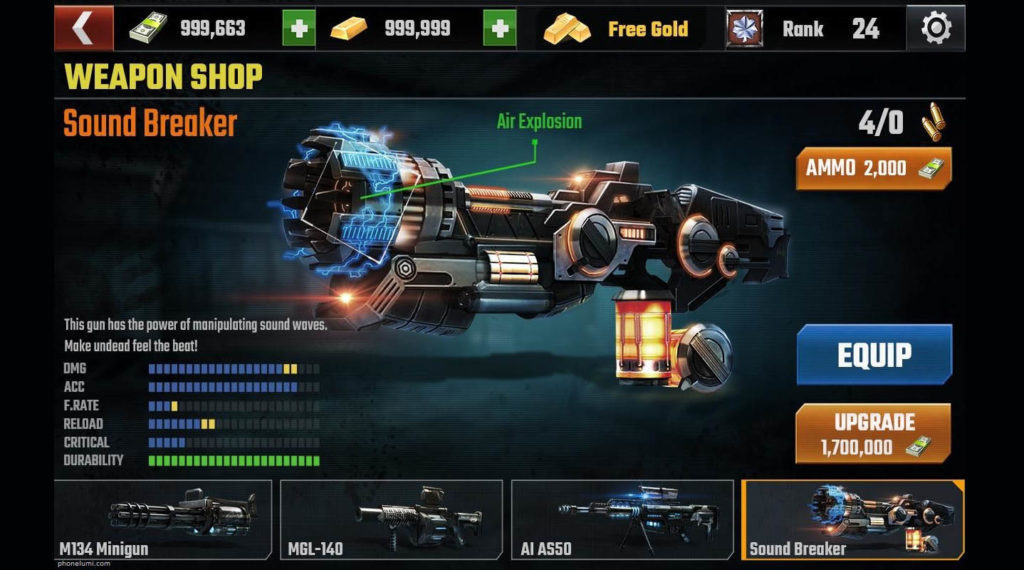Choose the MGL-140 grenade launcher
This screenshot has width=1024, height=570.
click(391, 519)
